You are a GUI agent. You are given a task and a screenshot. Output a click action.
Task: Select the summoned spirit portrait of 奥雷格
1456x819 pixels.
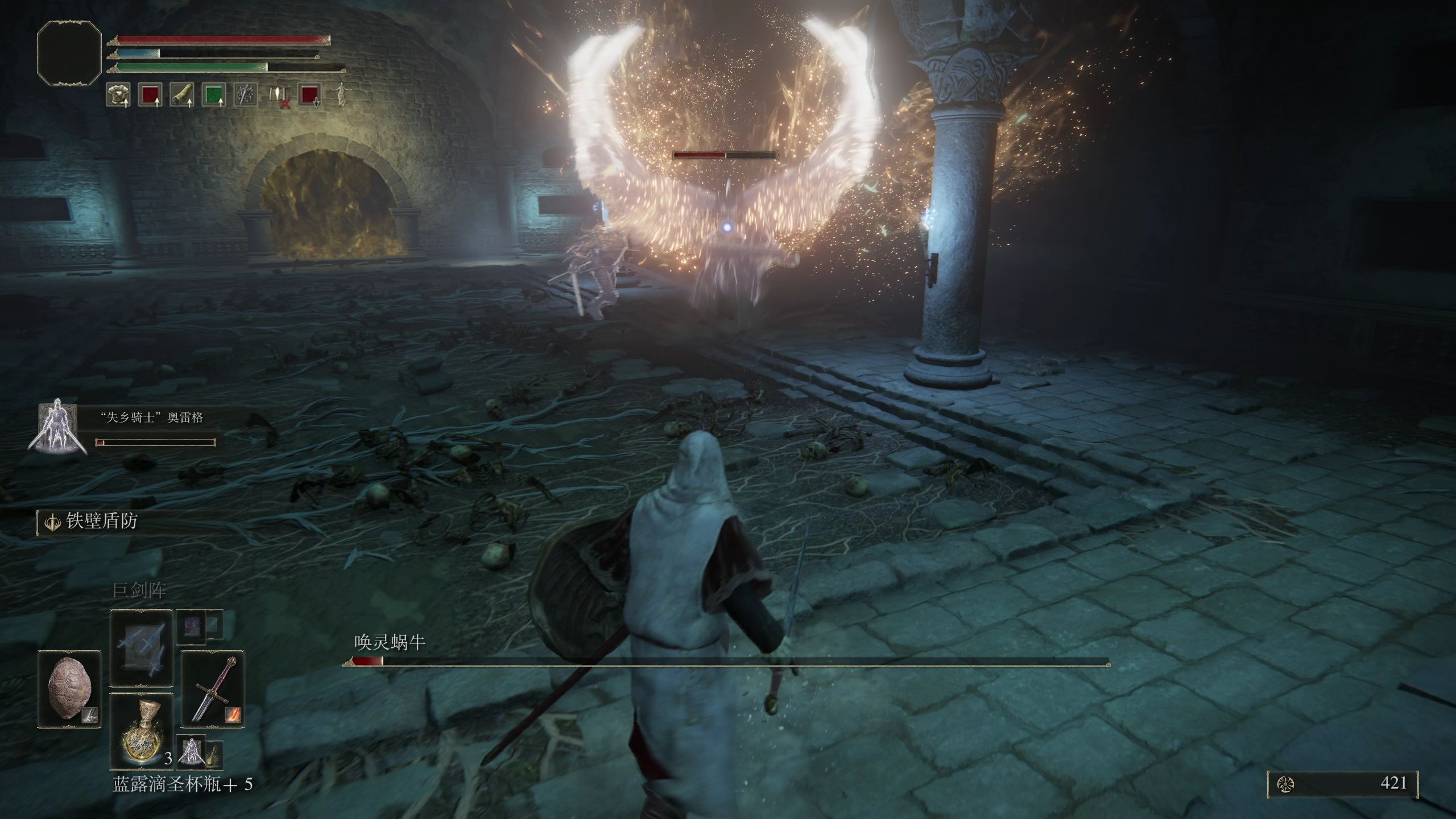click(x=57, y=429)
